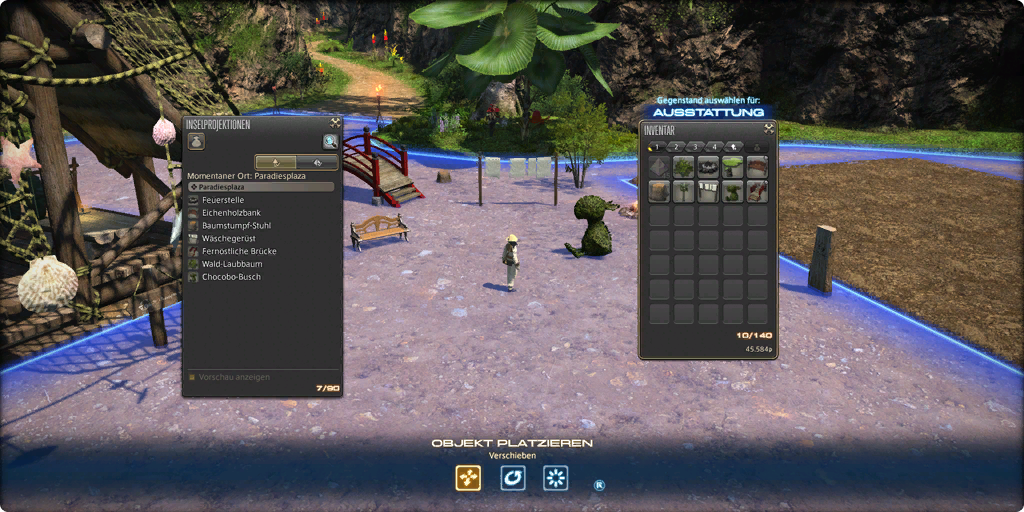Click the magnifying glass search button
The width and height of the screenshot is (1024, 512).
coord(329,142)
